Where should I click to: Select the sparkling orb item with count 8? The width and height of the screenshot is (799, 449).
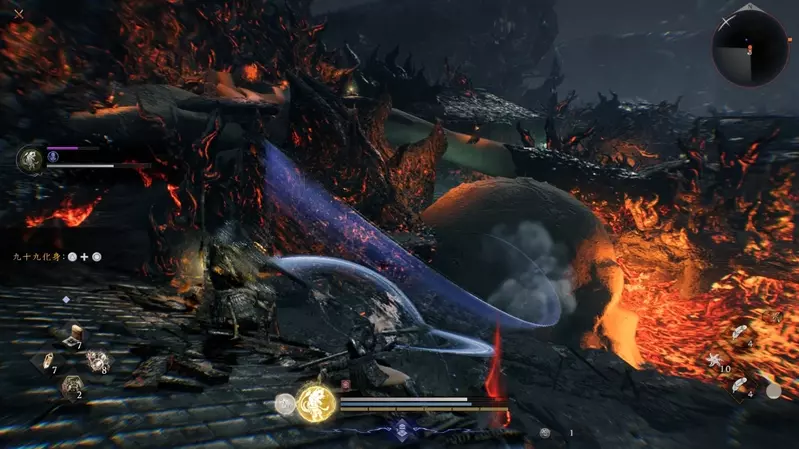coord(97,360)
